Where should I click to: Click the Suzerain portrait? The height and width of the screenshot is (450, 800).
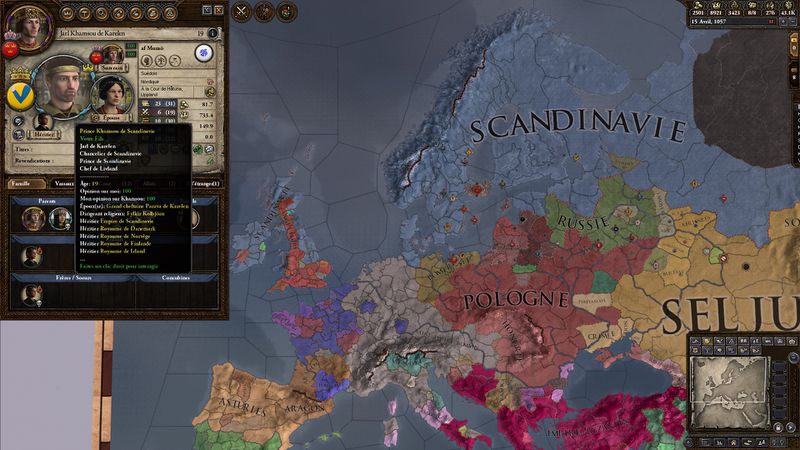click(112, 52)
